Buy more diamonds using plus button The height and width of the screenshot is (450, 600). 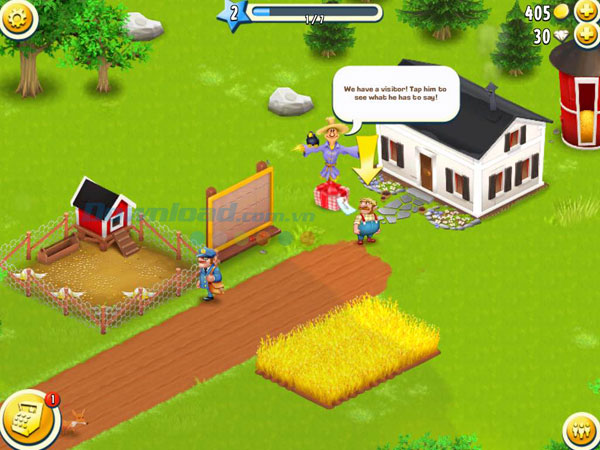click(585, 36)
